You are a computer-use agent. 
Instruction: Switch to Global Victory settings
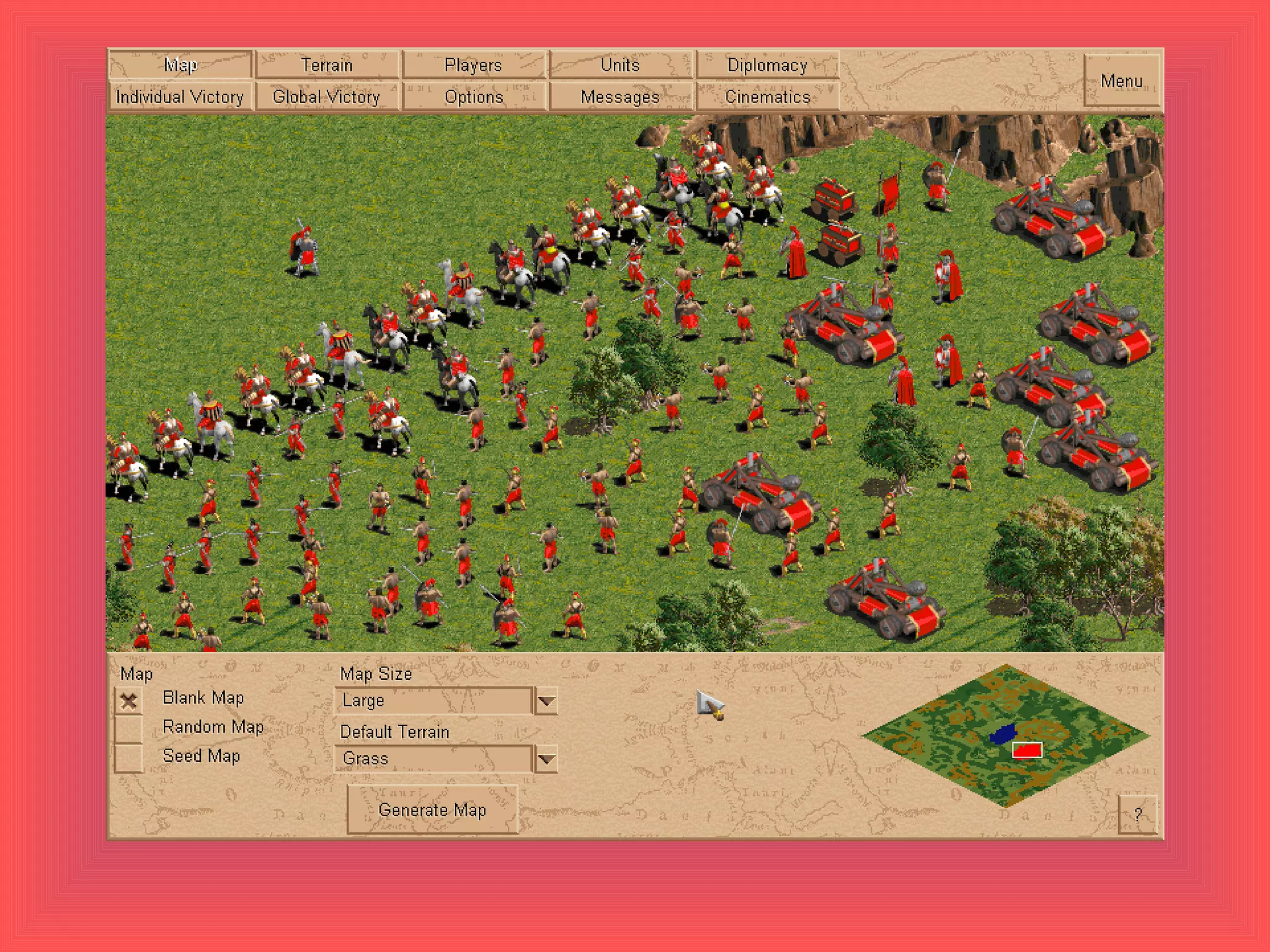coord(327,97)
